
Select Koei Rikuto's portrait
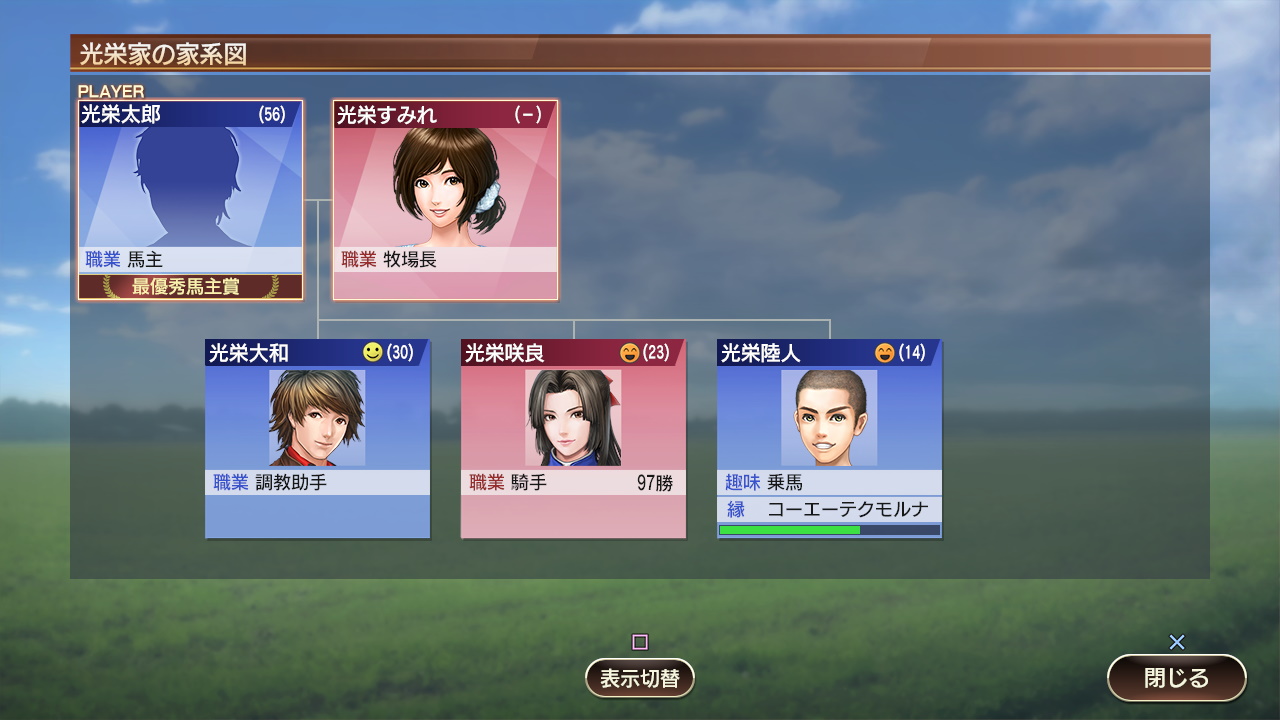(x=828, y=415)
